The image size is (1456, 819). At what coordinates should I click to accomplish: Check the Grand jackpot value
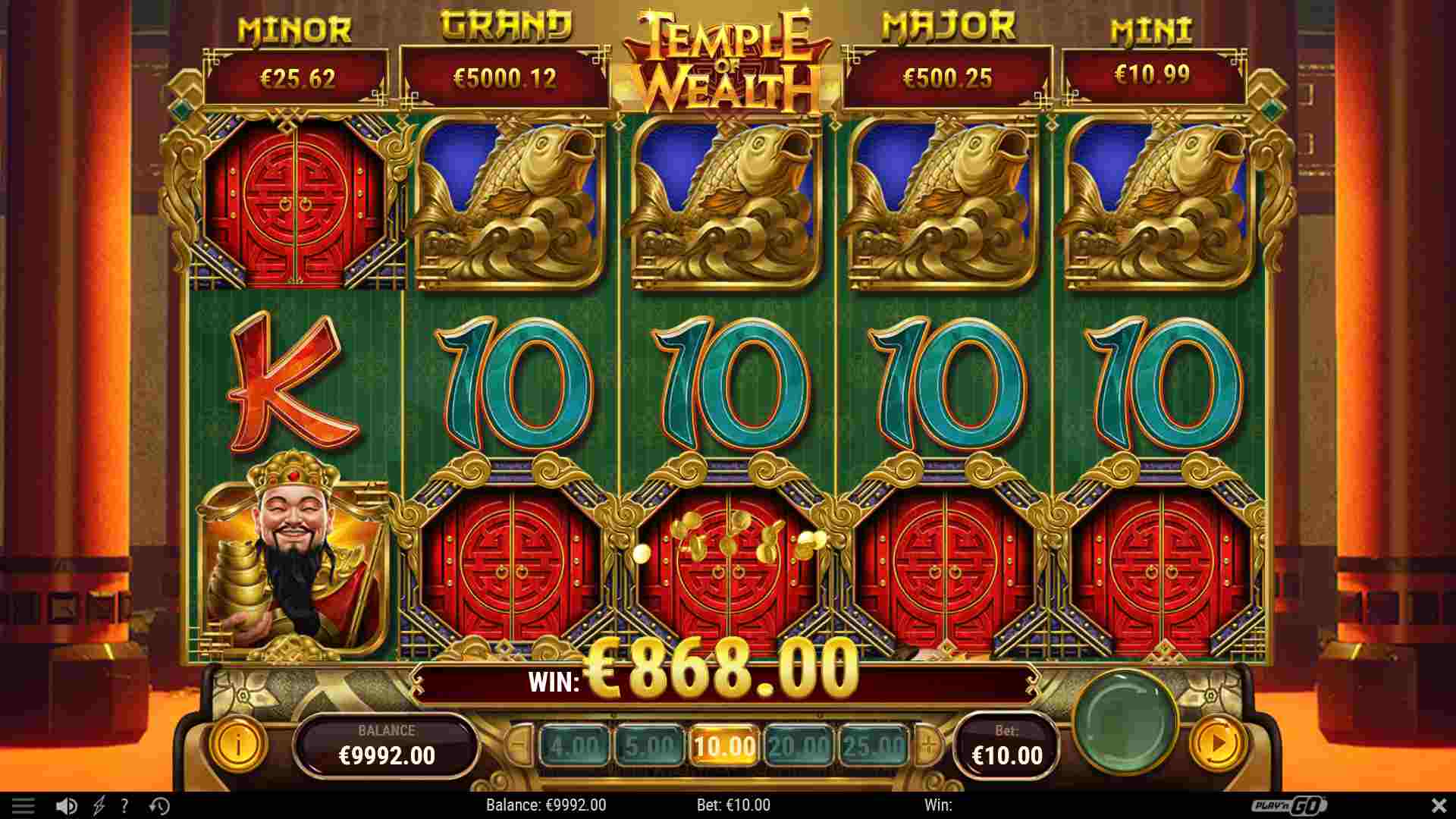click(504, 77)
